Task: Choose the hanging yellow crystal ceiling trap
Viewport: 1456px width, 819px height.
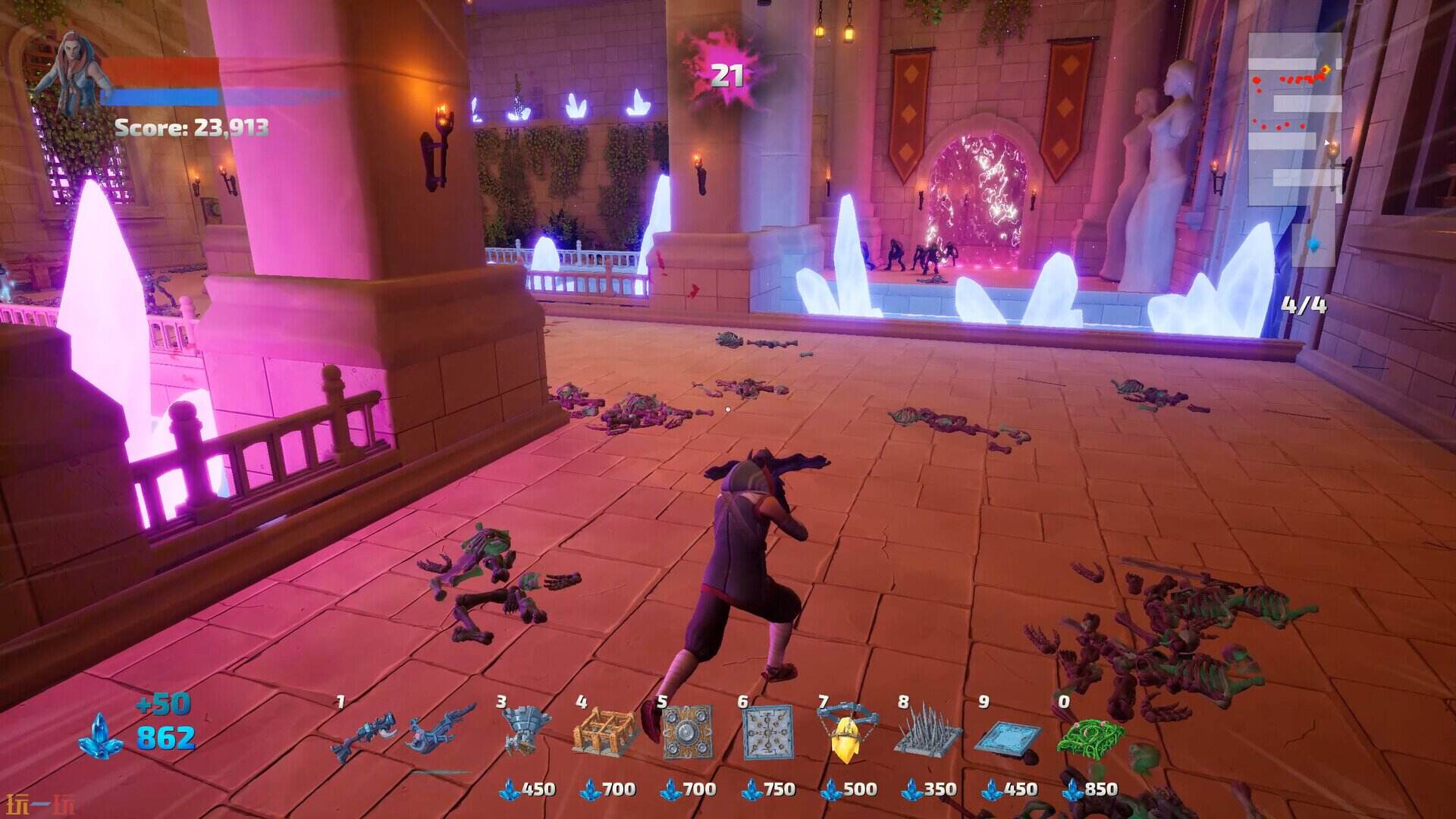Action: tap(848, 732)
